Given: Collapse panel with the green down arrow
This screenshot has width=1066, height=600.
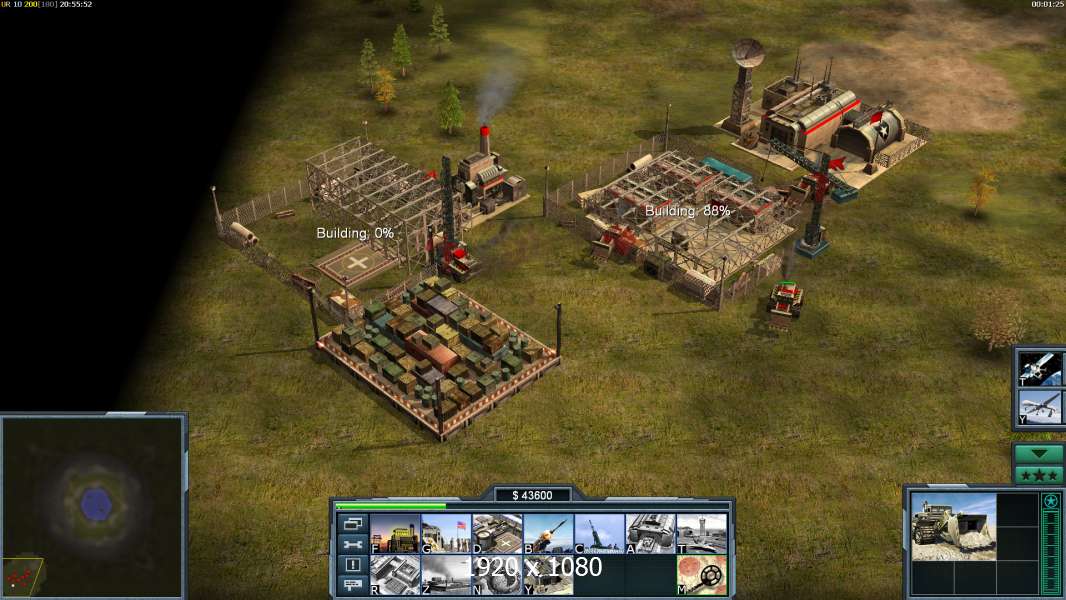Looking at the screenshot, I should point(1038,454).
